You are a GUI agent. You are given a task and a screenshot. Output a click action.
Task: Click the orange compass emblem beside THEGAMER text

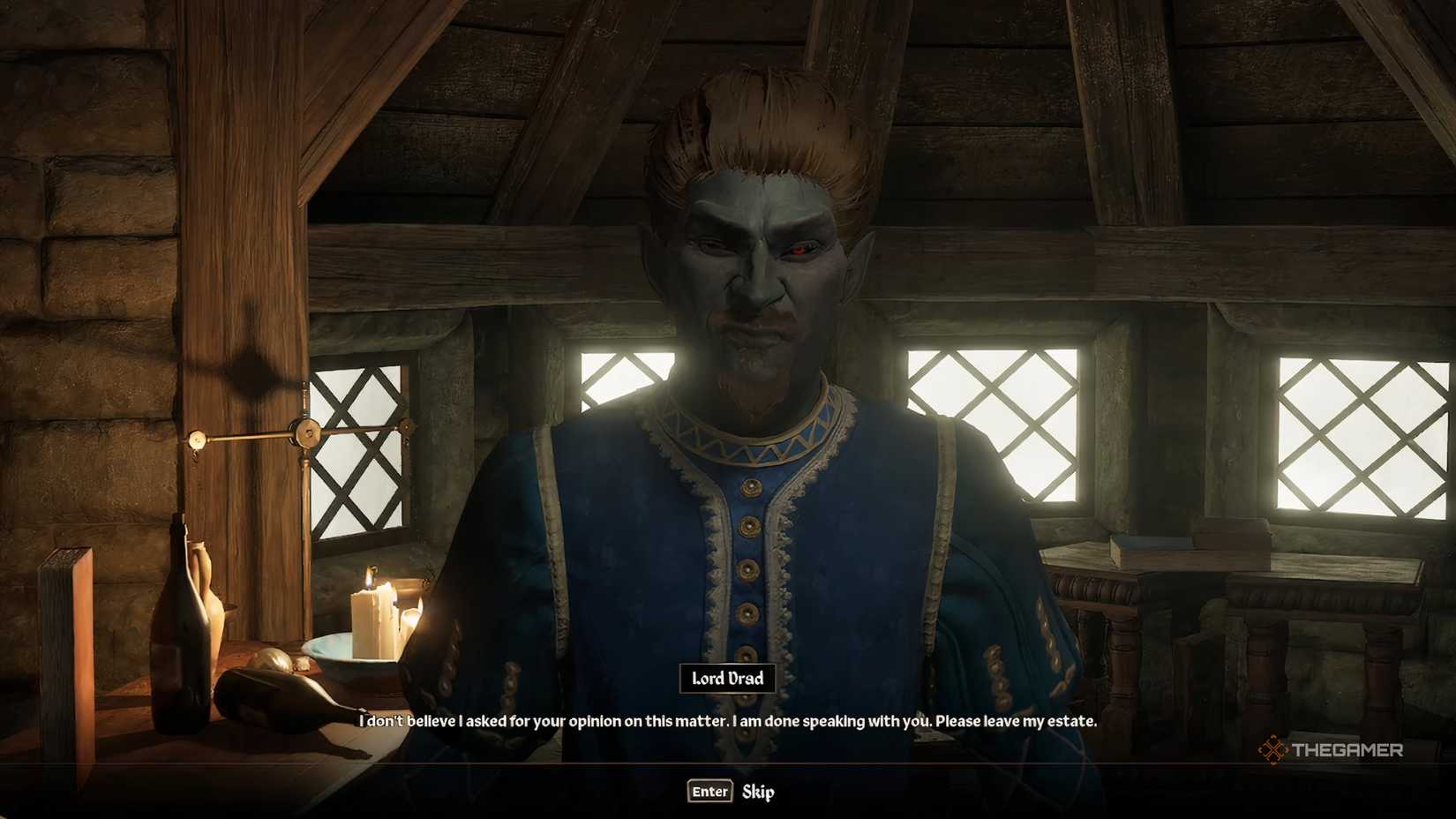click(1273, 748)
